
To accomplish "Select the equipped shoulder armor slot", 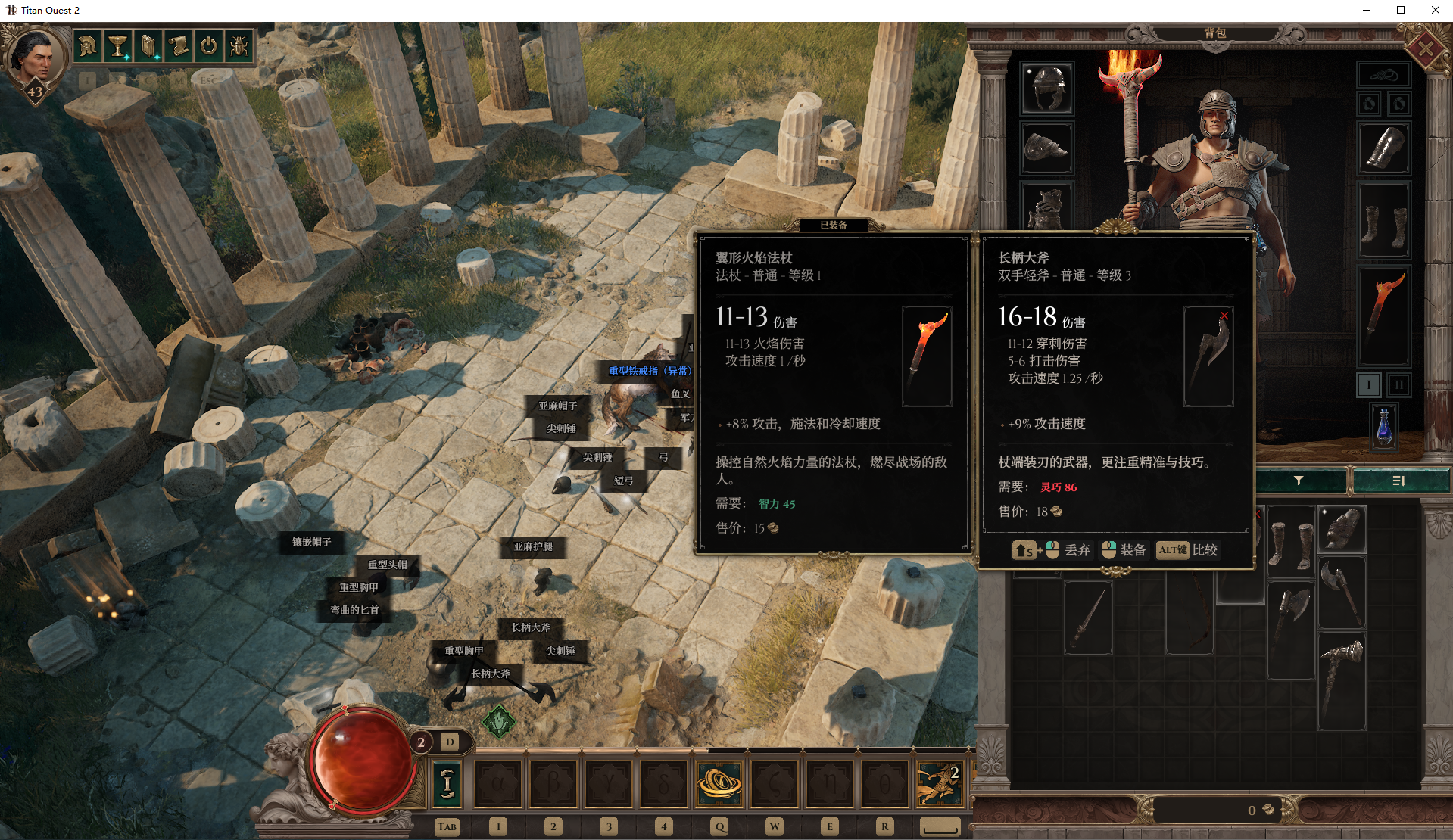I will (1047, 148).
